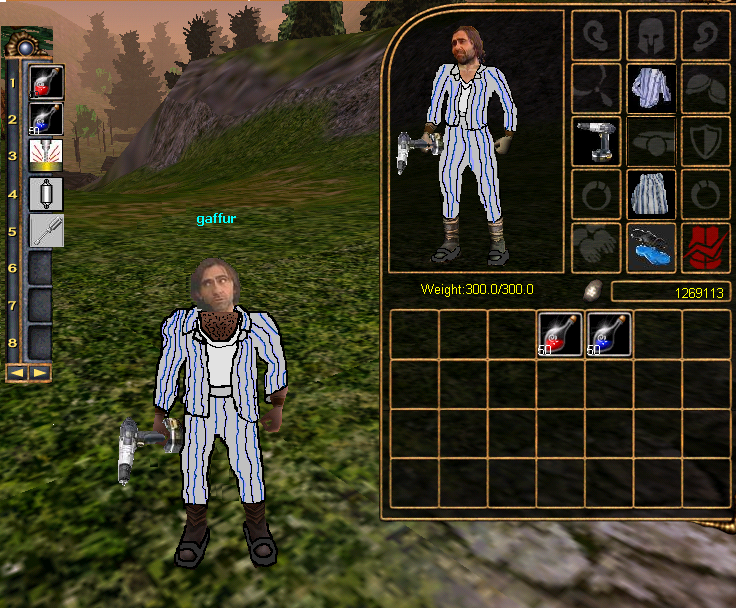Click the red gloves equipment slot
This screenshot has width=736, height=608.
coord(706,246)
